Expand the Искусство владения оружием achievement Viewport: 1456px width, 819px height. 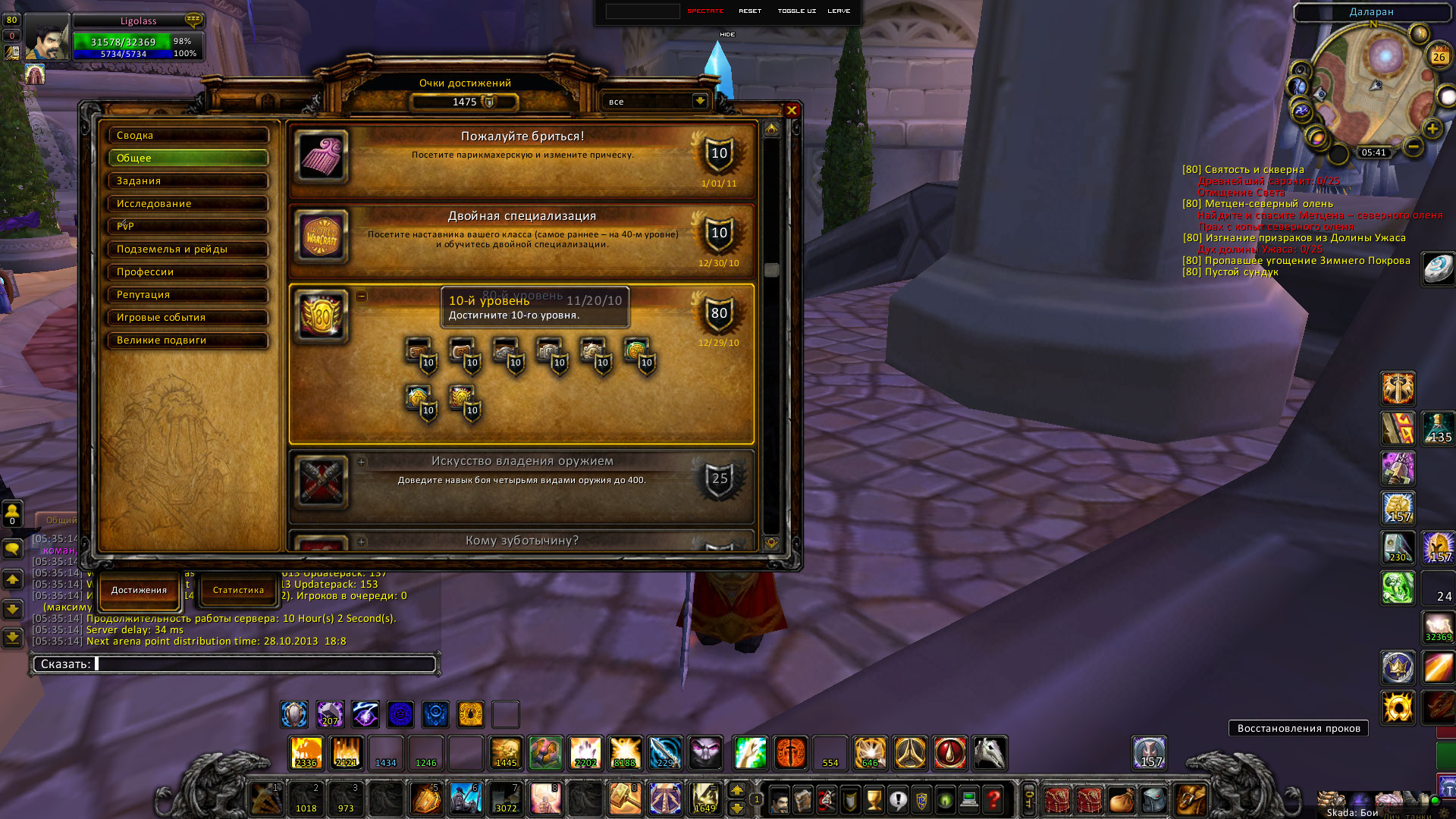(362, 461)
